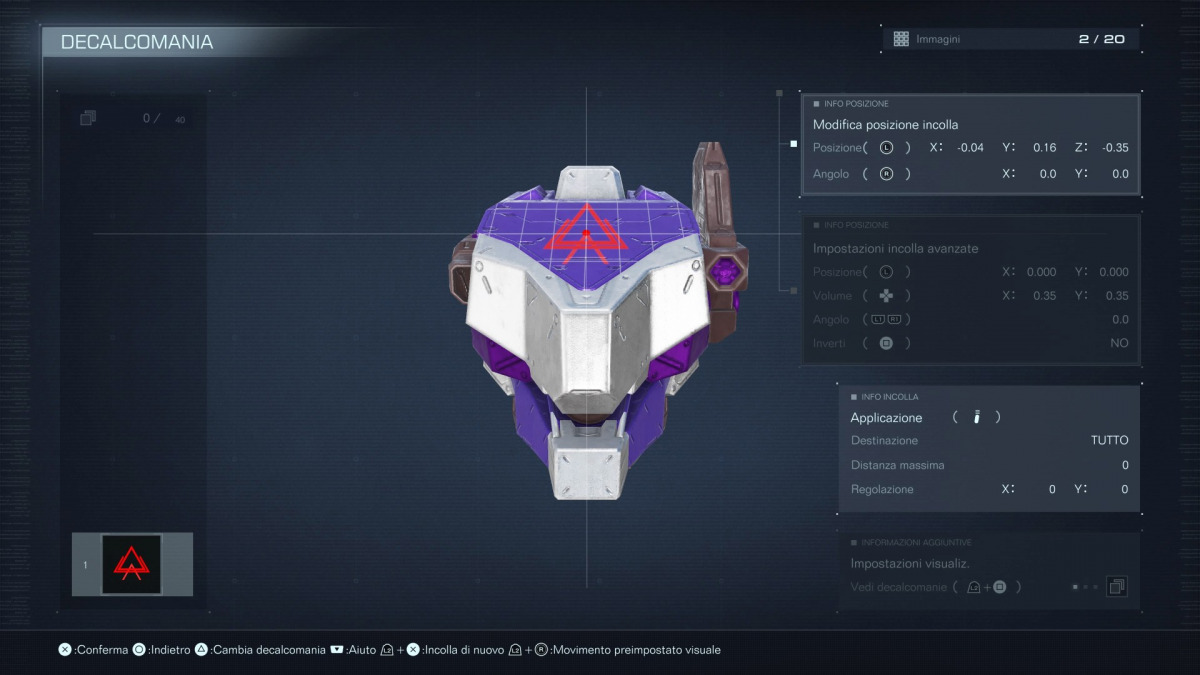
Task: Adjust the Distanza massima value
Action: click(x=989, y=465)
